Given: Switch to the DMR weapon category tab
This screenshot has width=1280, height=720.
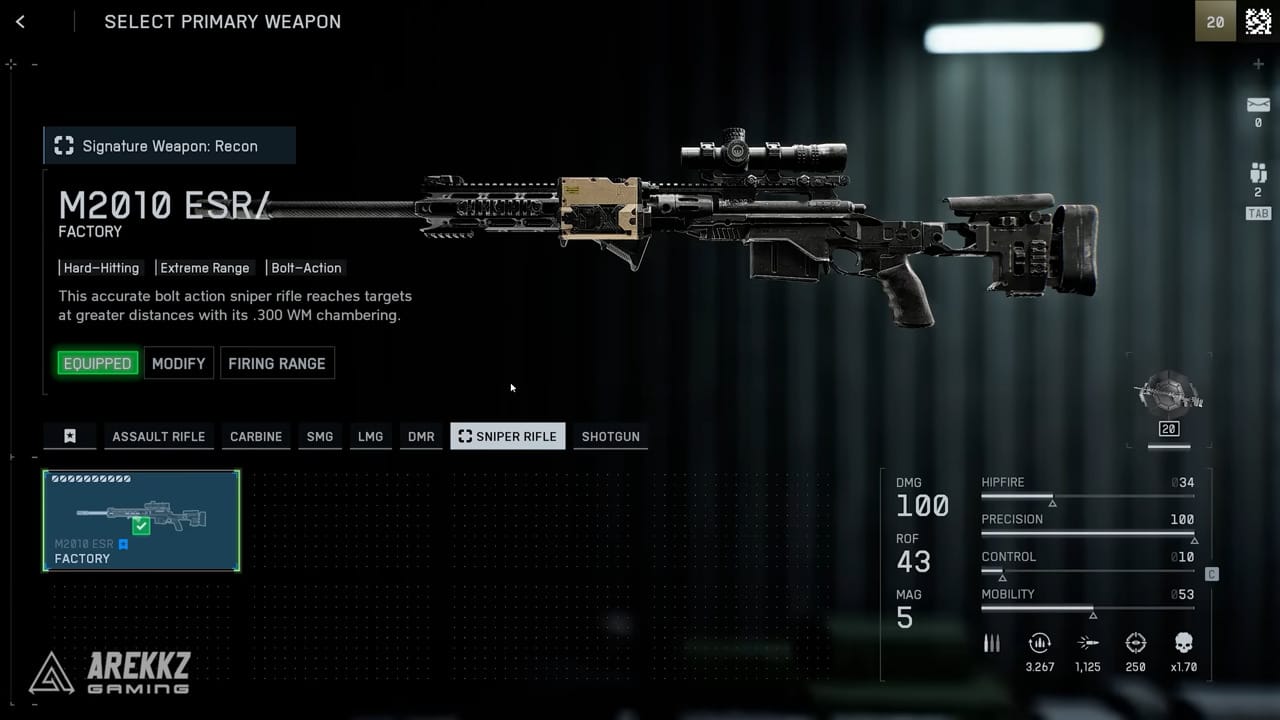Looking at the screenshot, I should pyautogui.click(x=421, y=436).
